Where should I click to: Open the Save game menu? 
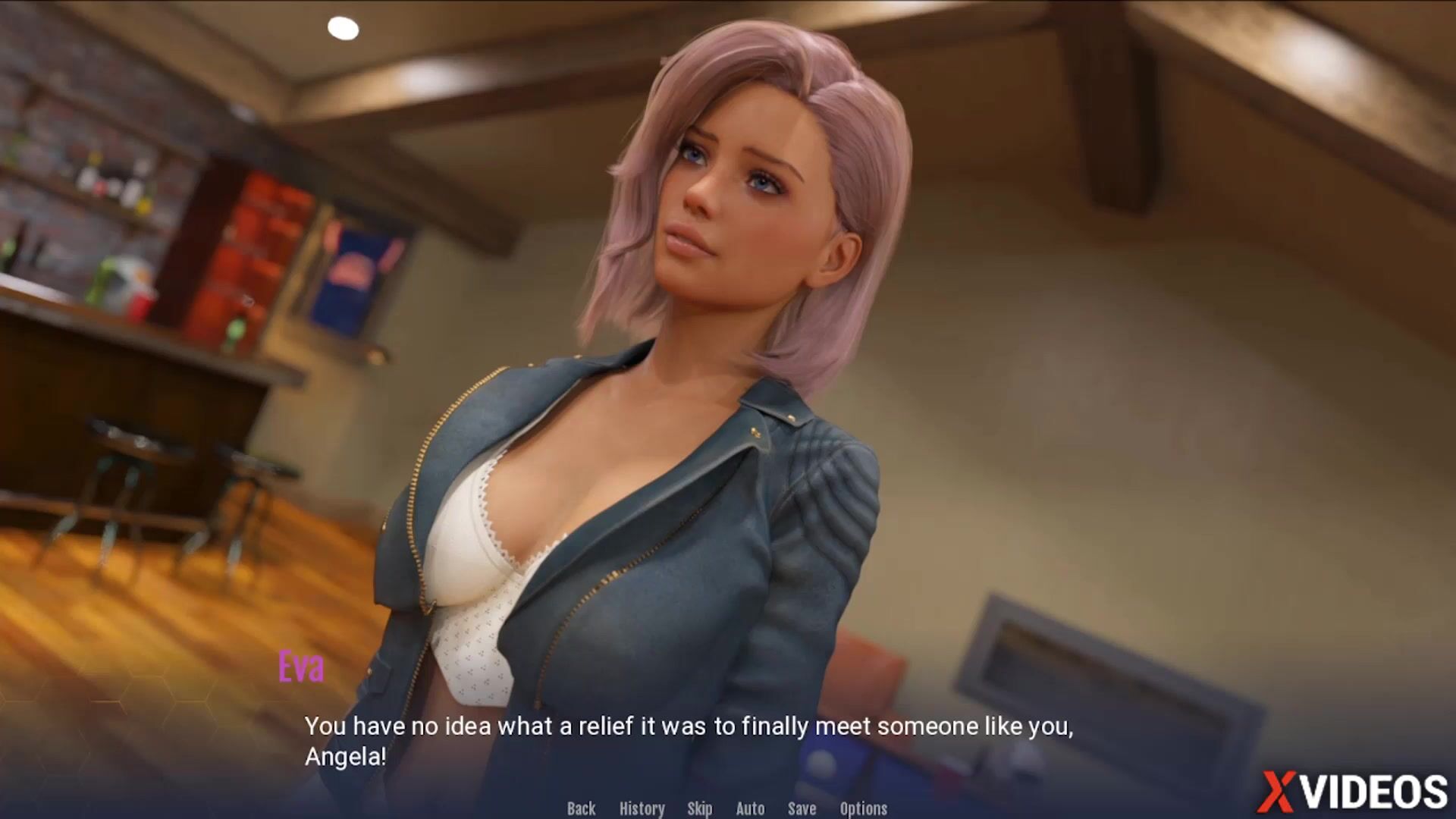(802, 808)
